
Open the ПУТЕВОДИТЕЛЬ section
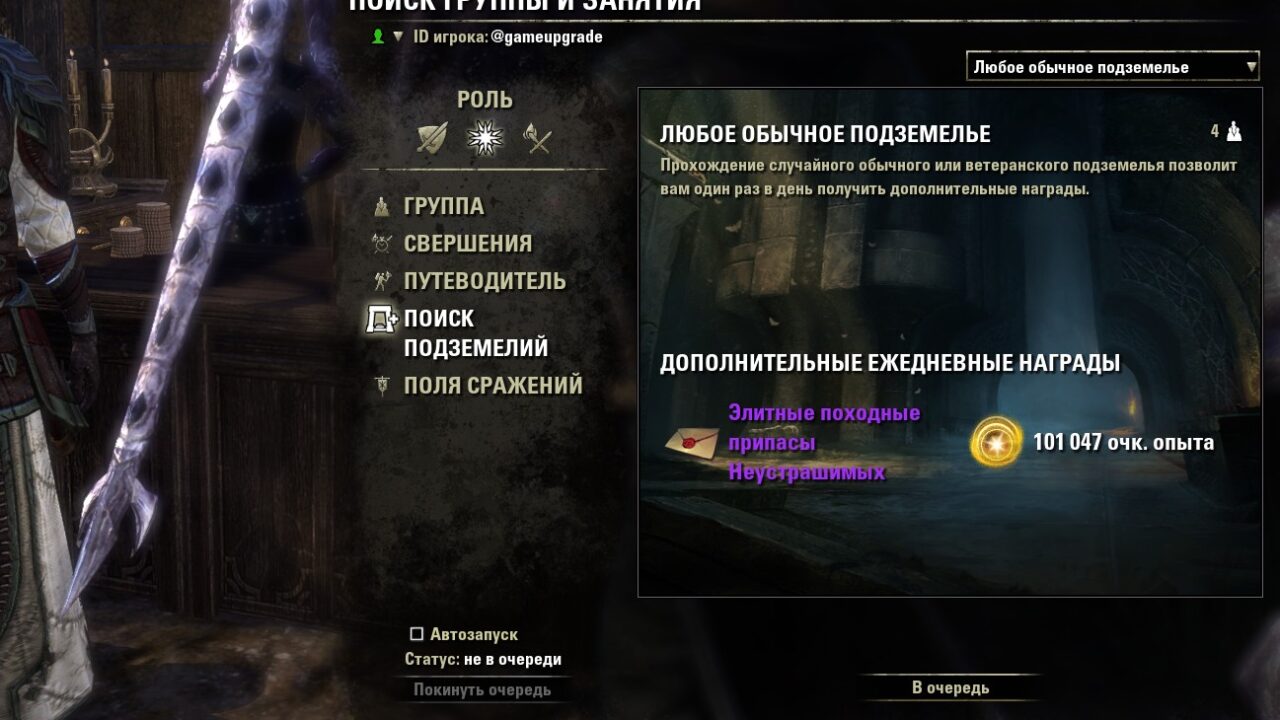coord(486,280)
